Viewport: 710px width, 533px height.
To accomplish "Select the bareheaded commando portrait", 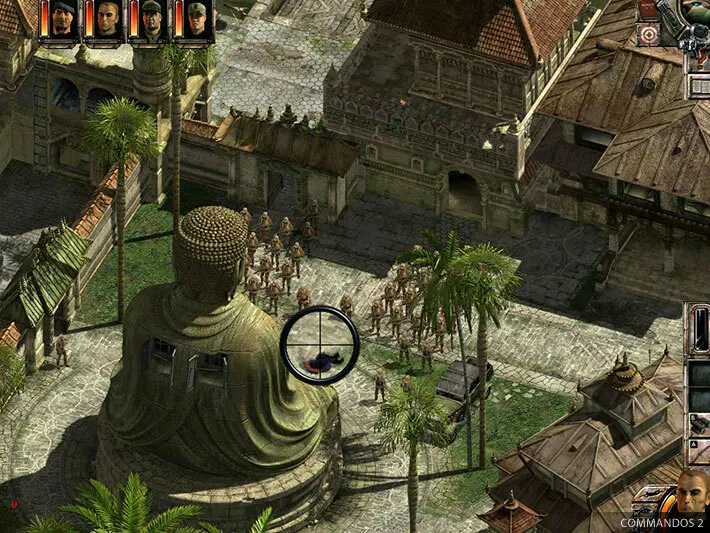I will (x=106, y=19).
